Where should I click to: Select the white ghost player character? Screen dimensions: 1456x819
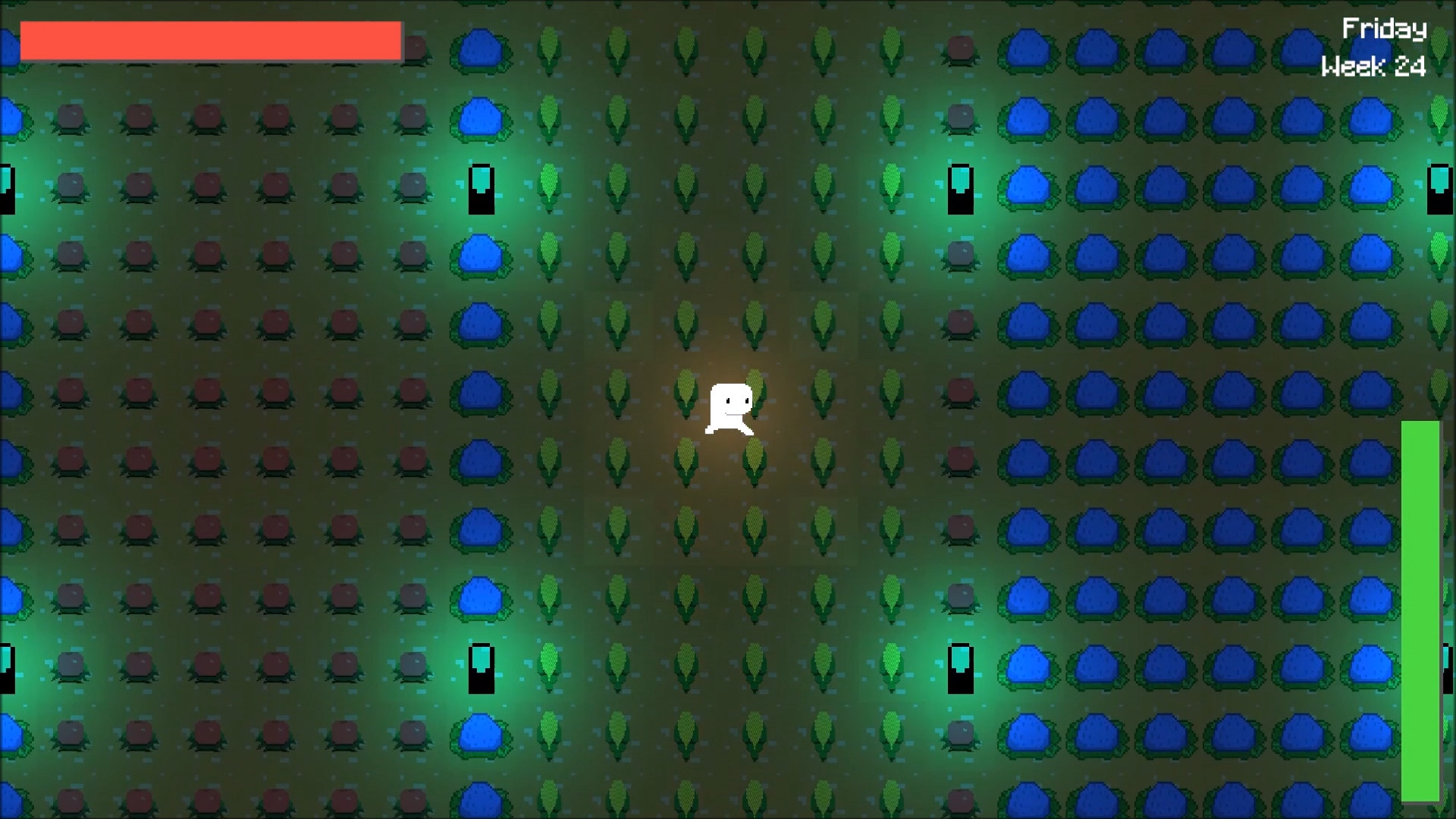(x=732, y=409)
